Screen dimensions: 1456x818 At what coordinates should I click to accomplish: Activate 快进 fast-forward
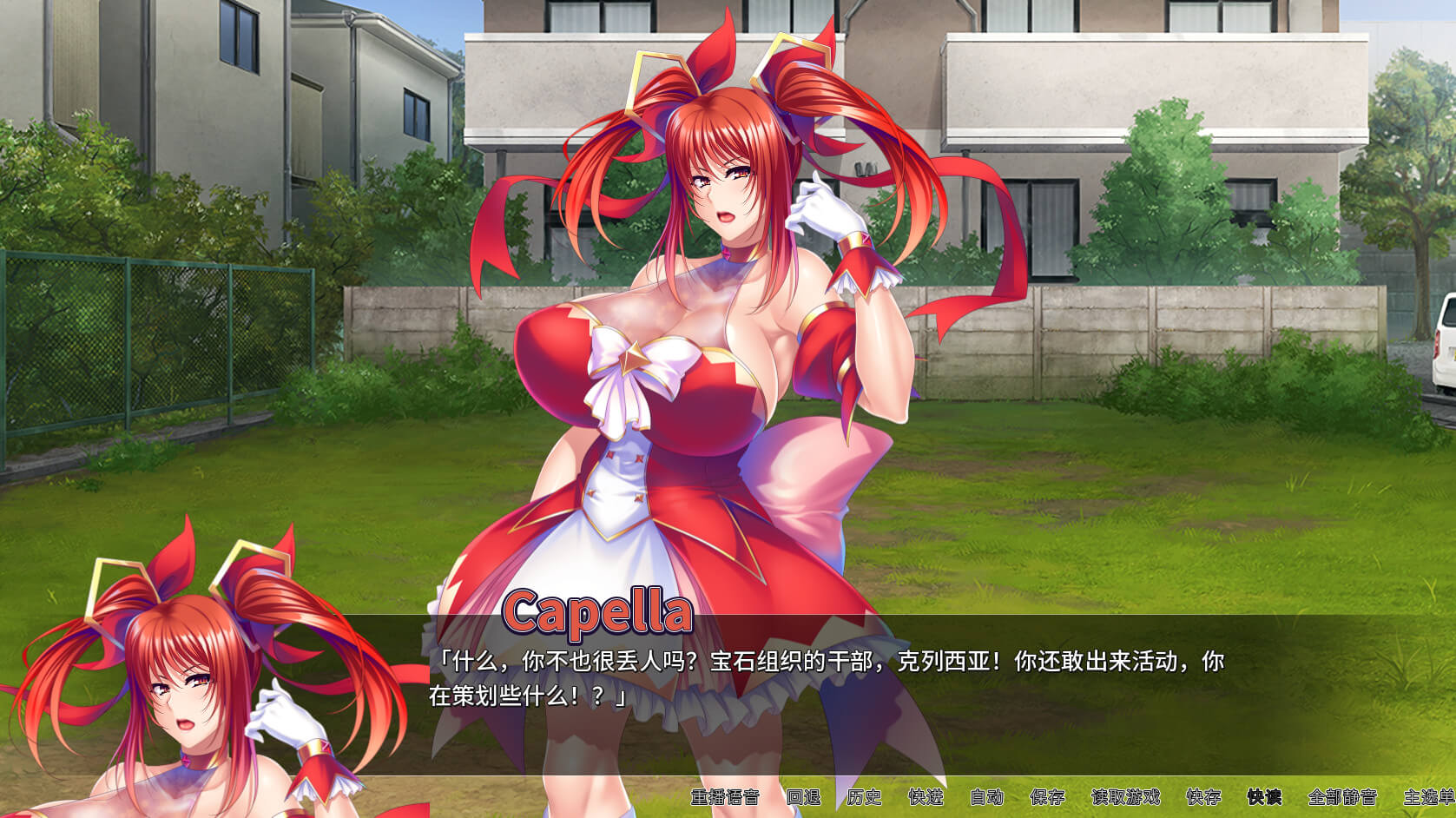[x=926, y=797]
